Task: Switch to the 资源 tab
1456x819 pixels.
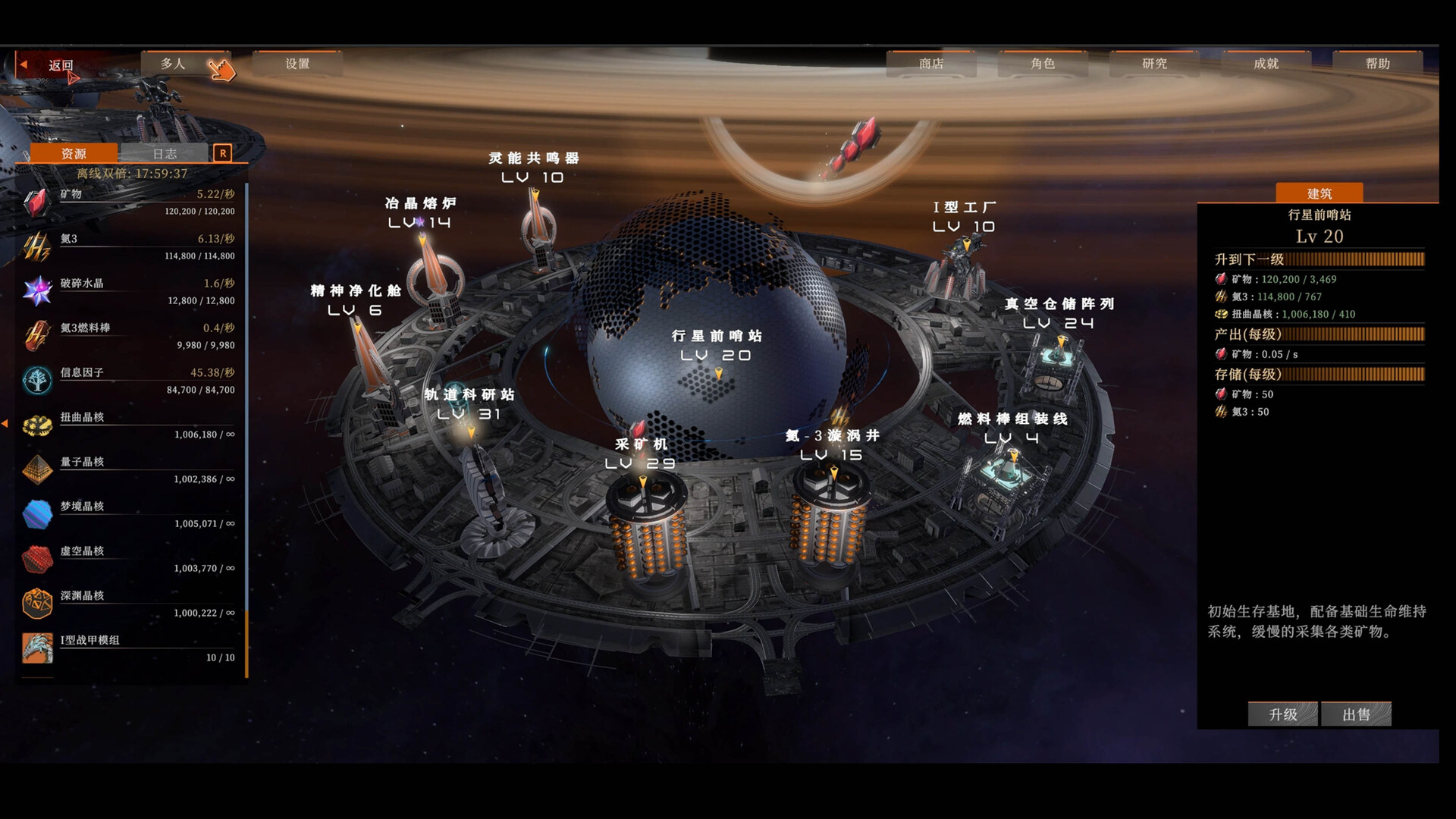Action: 74,152
